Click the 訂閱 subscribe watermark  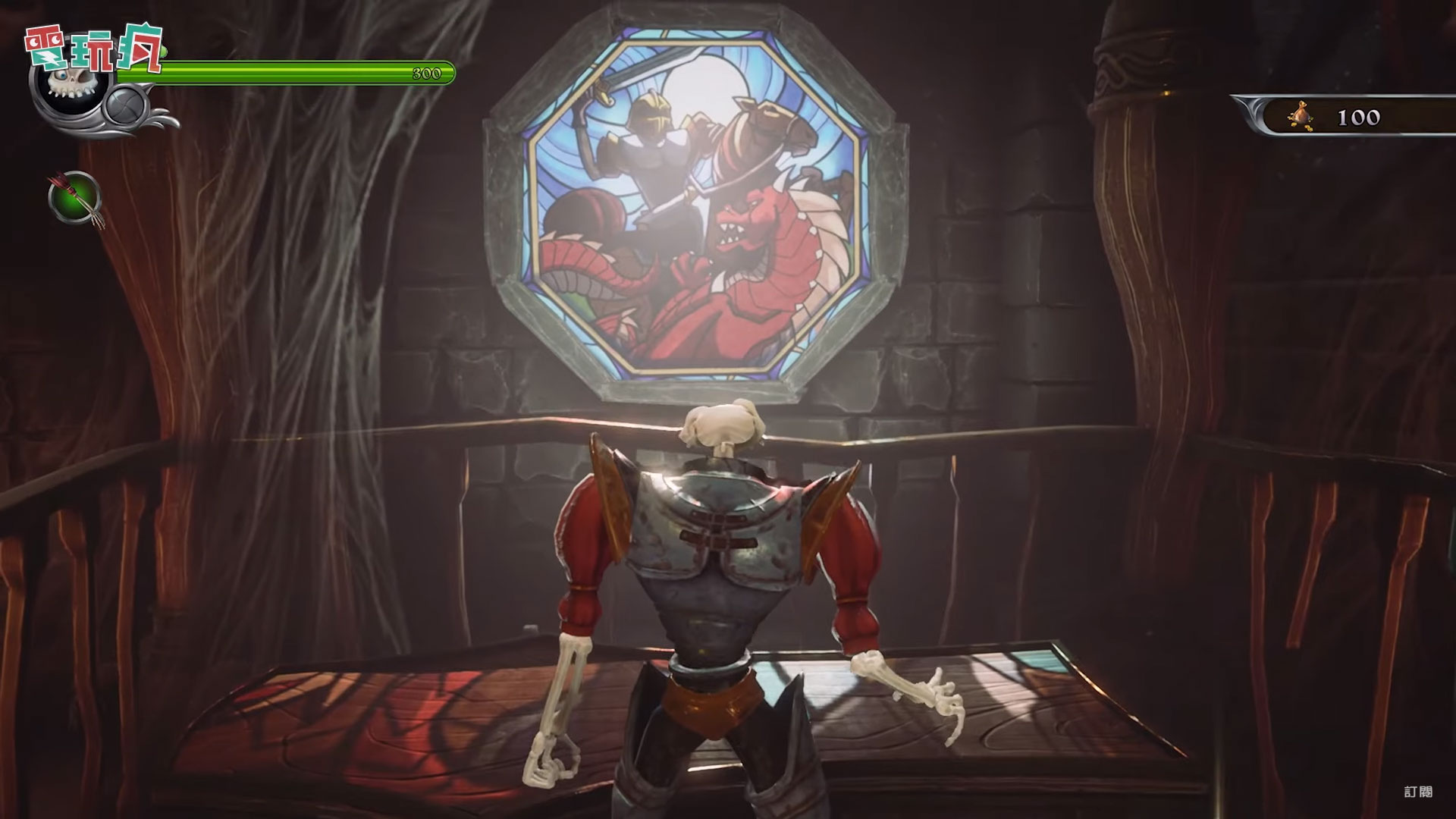tap(1417, 792)
